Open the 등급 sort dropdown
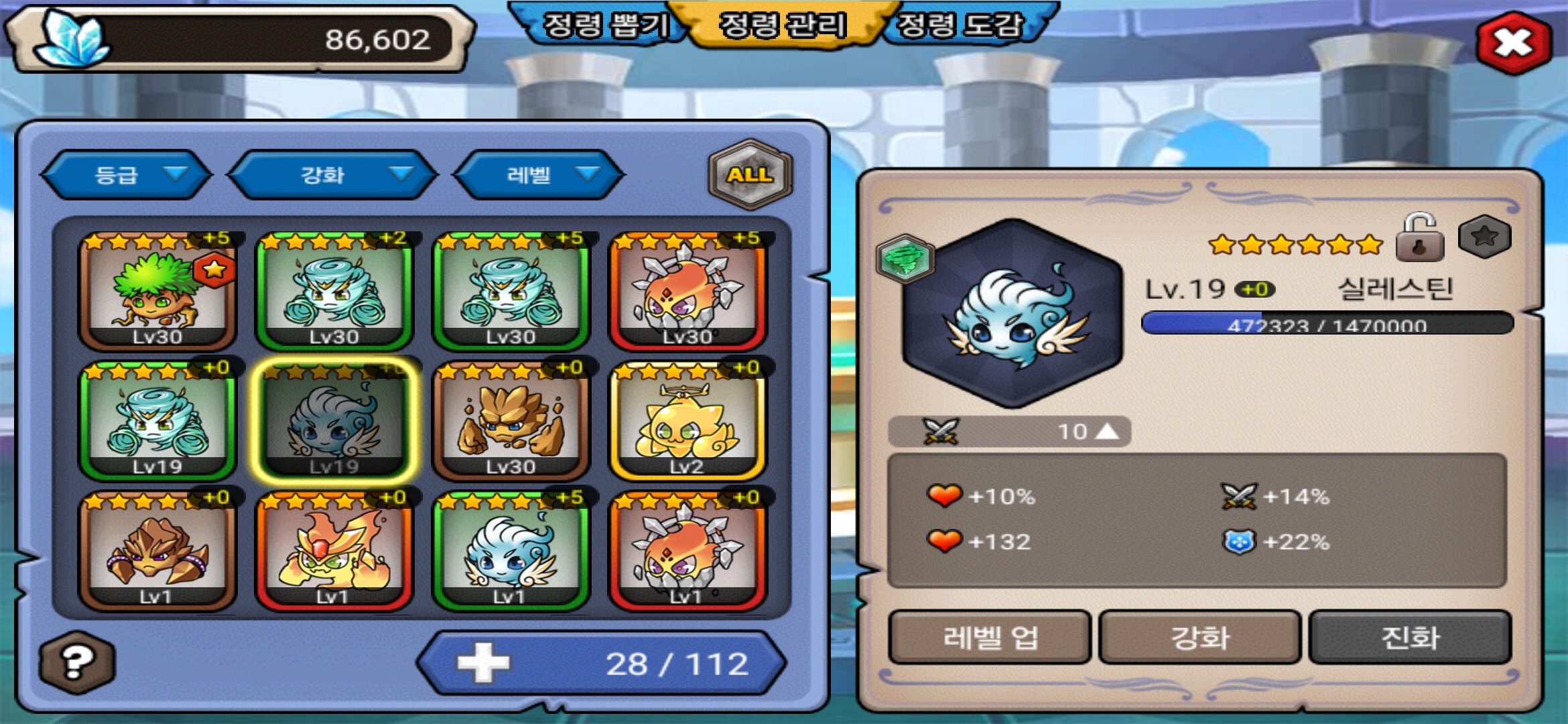1568x724 pixels. pyautogui.click(x=127, y=175)
